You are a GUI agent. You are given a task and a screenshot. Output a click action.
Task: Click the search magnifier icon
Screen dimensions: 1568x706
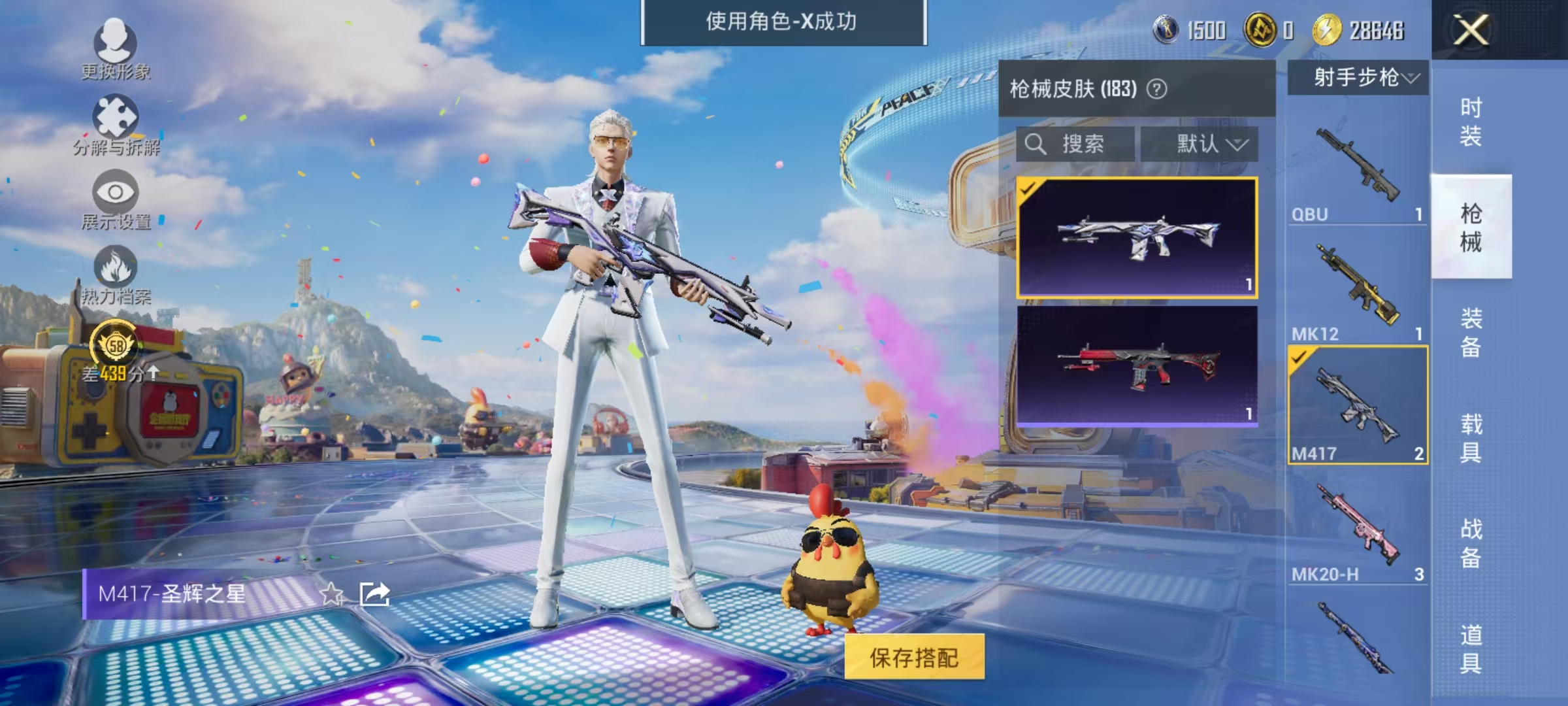1036,145
